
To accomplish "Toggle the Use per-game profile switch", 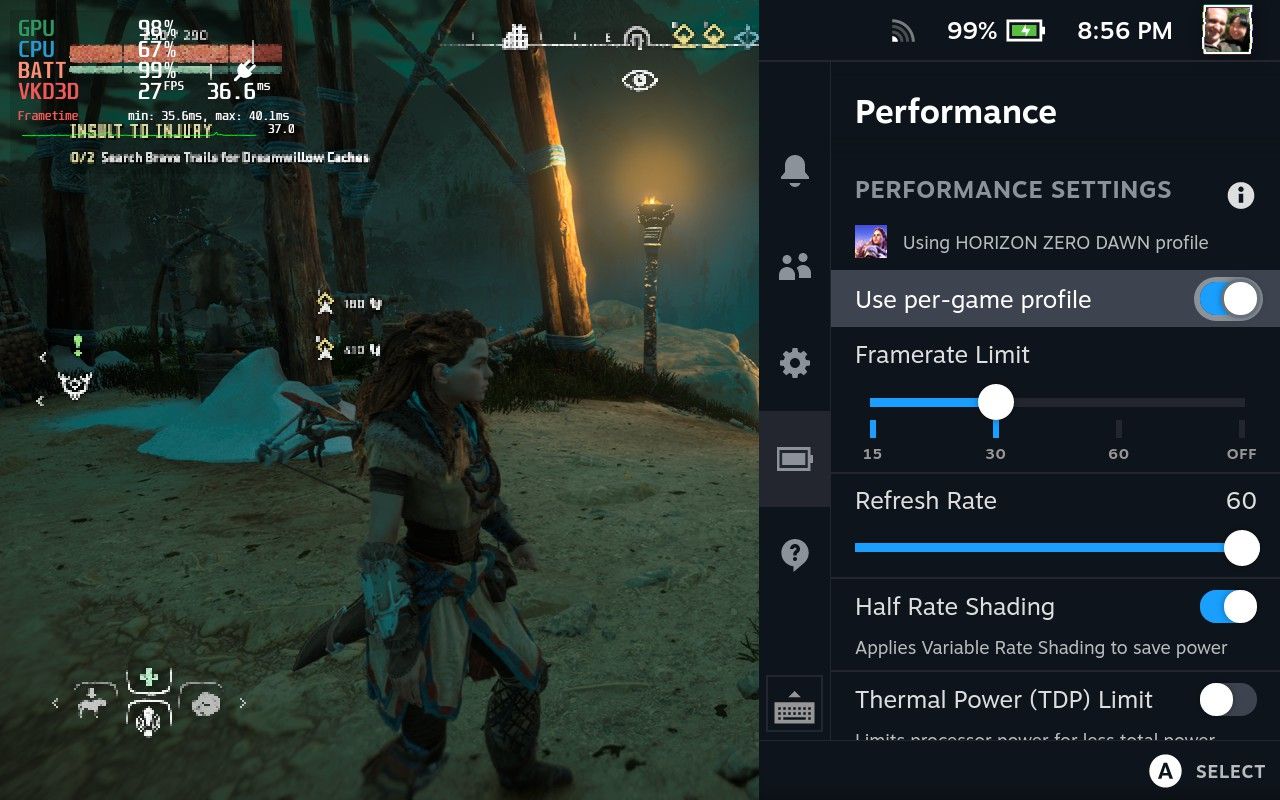I will point(1228,299).
